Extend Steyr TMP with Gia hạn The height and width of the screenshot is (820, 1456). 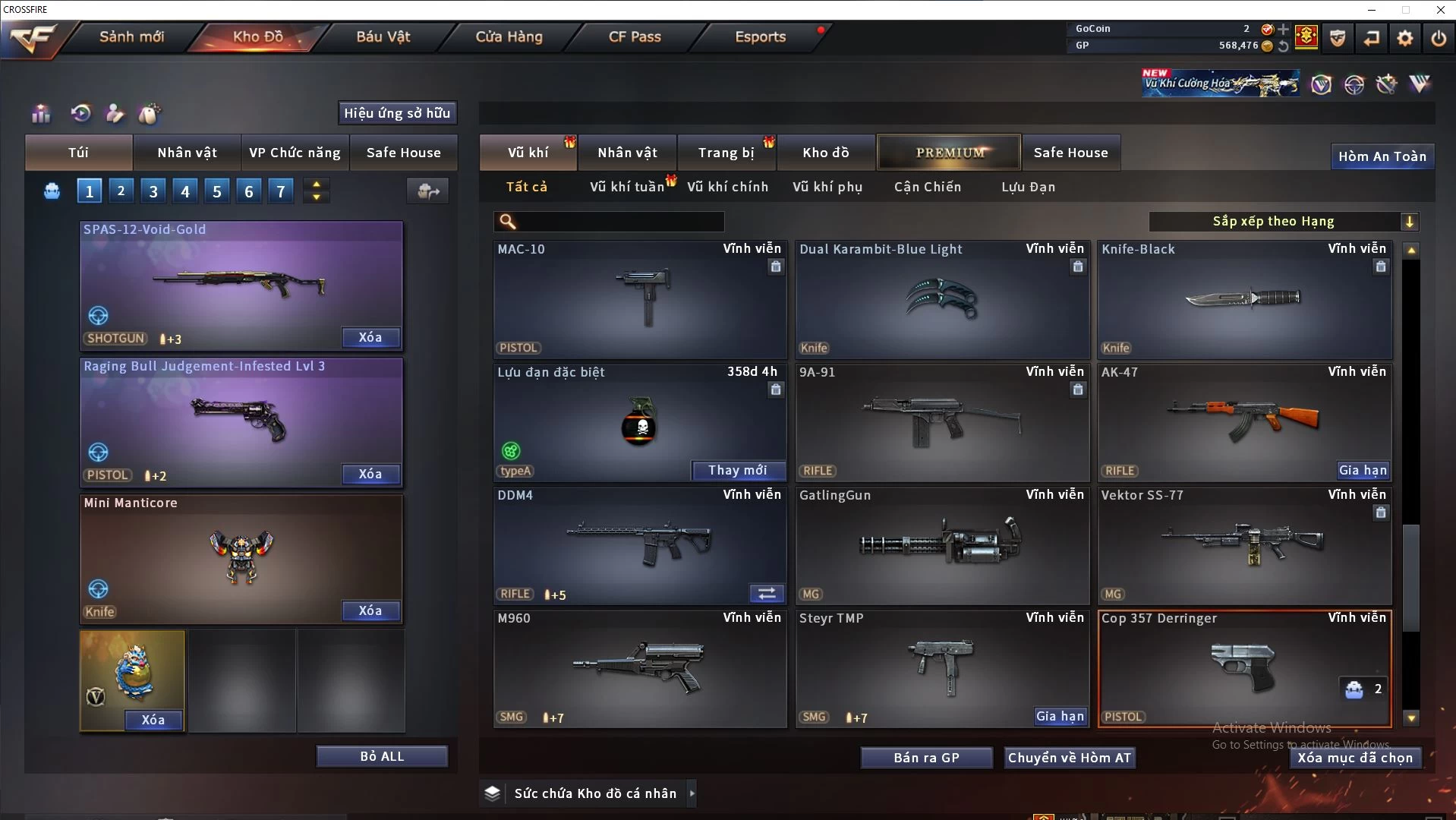coord(1060,716)
